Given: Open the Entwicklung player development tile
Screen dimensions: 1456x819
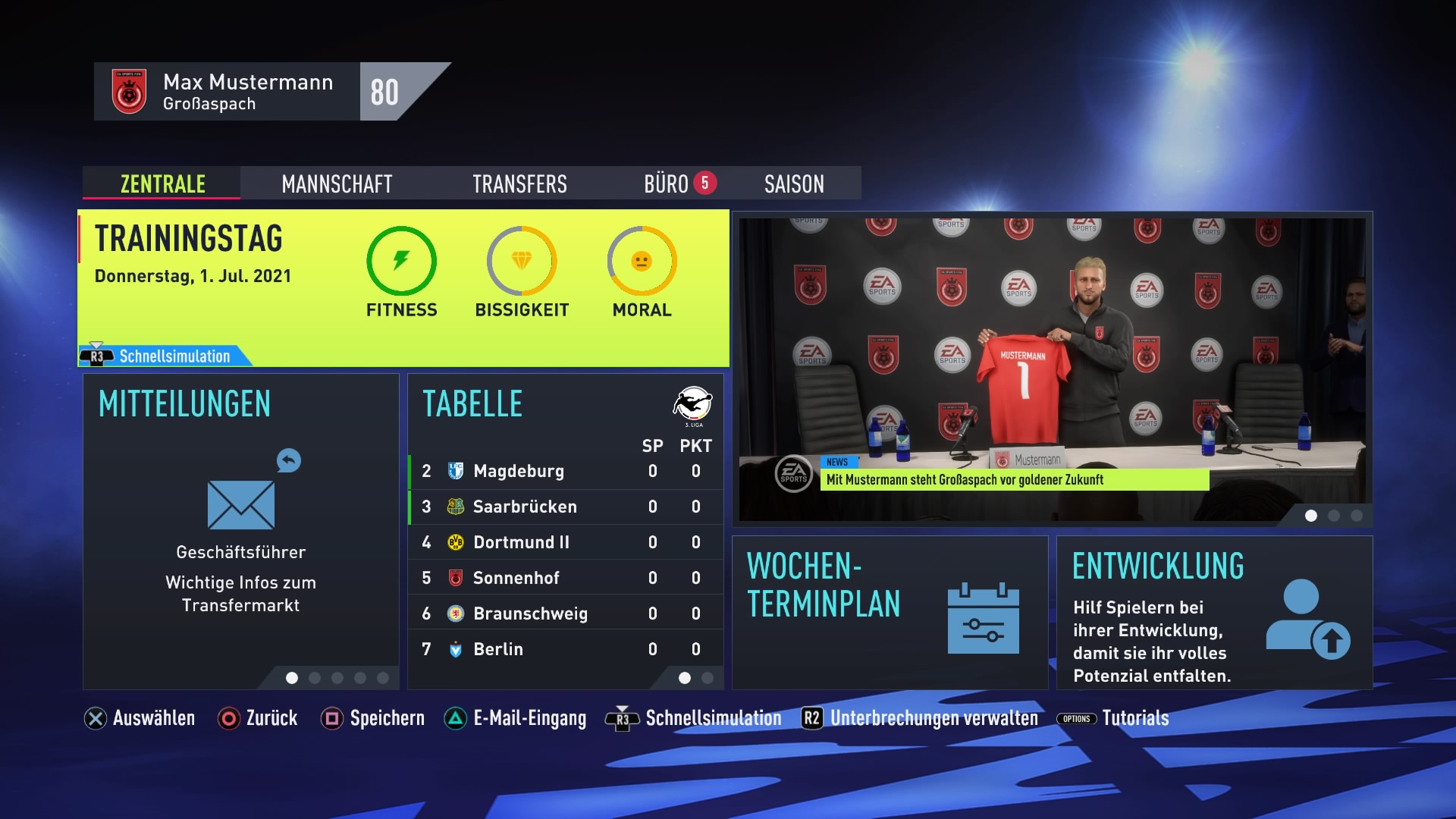Looking at the screenshot, I should (1213, 612).
